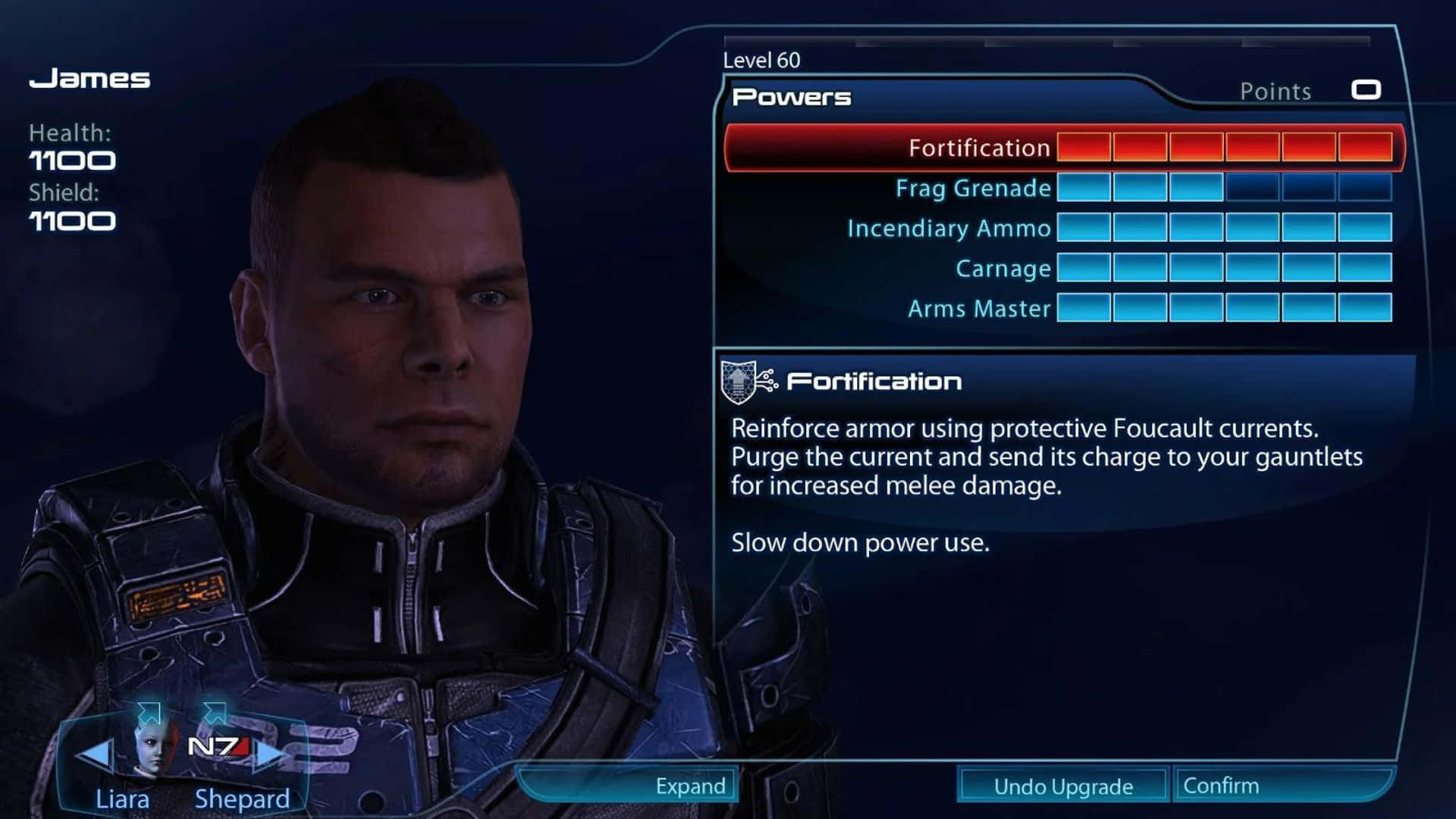Choose the Frag Grenade power
Image resolution: width=1456 pixels, height=819 pixels.
973,188
